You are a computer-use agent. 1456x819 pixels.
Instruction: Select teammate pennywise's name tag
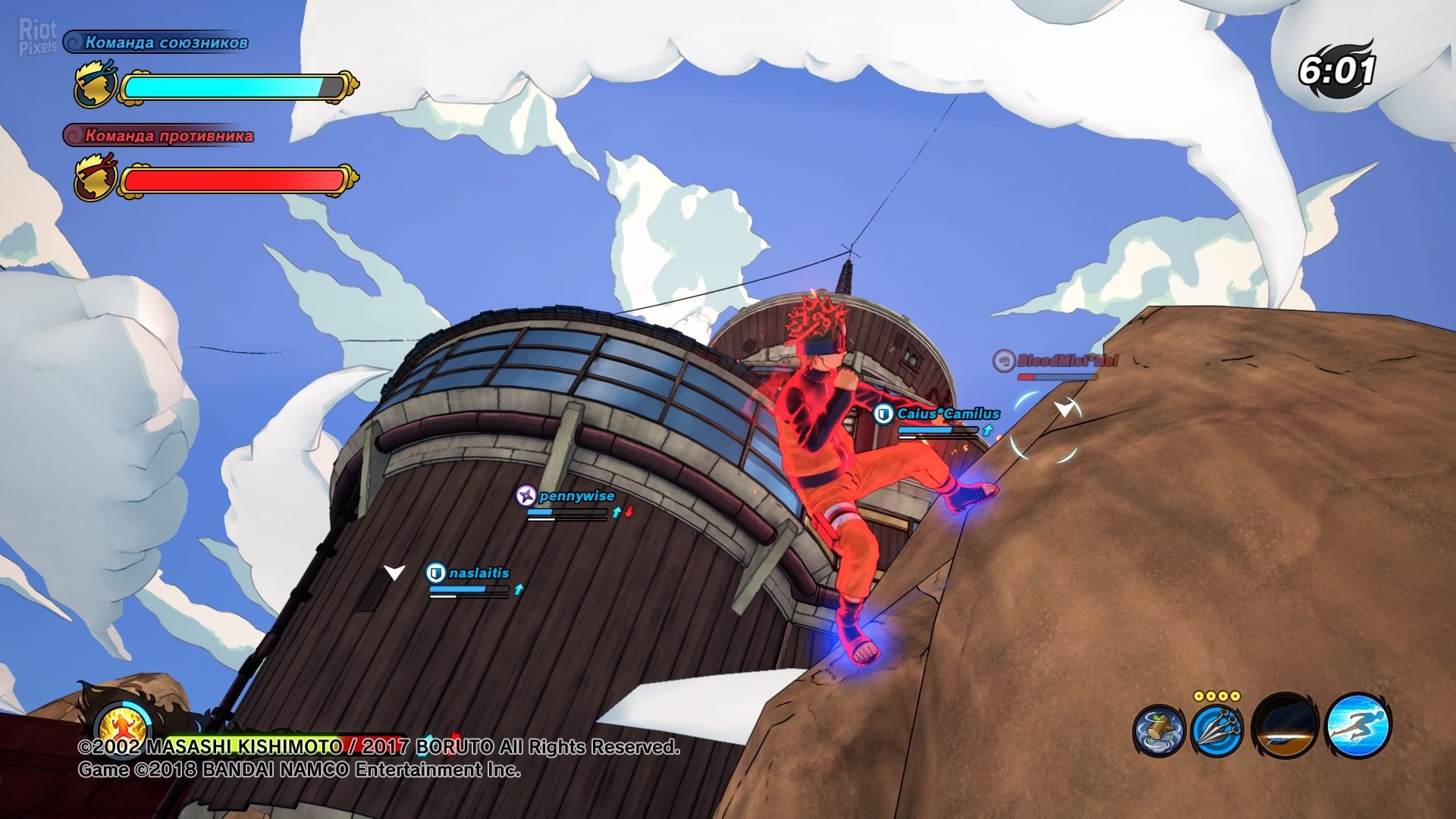click(576, 496)
